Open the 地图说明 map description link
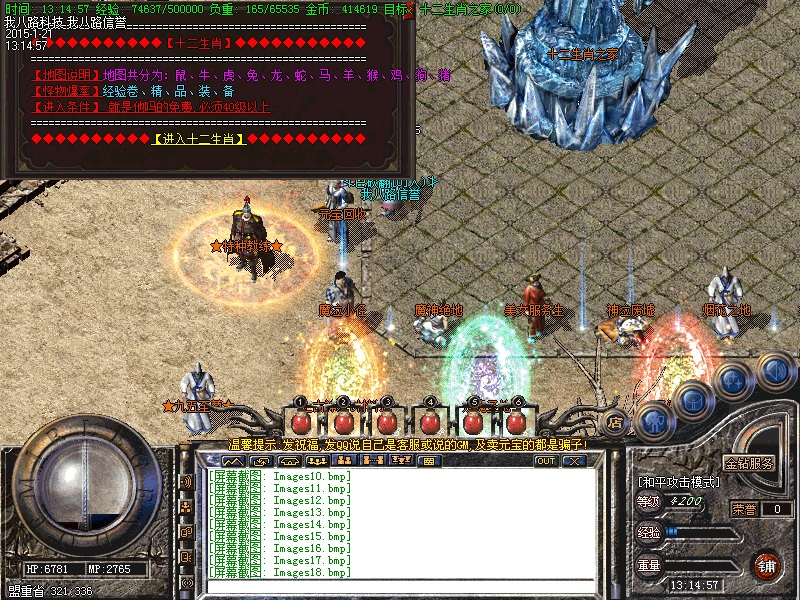800x600 pixels. click(66, 75)
